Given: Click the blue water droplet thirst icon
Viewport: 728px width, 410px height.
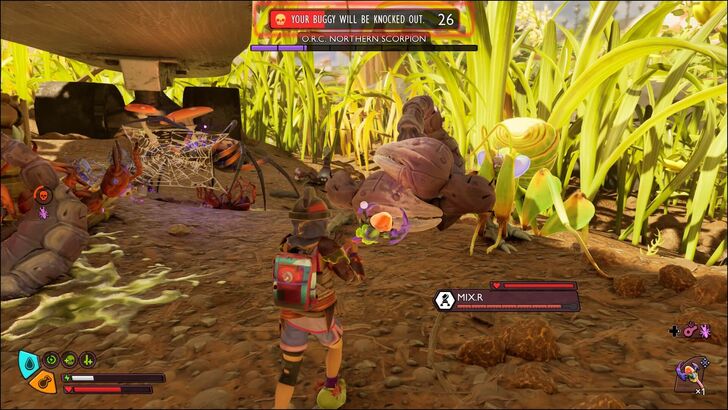Looking at the screenshot, I should [30, 361].
